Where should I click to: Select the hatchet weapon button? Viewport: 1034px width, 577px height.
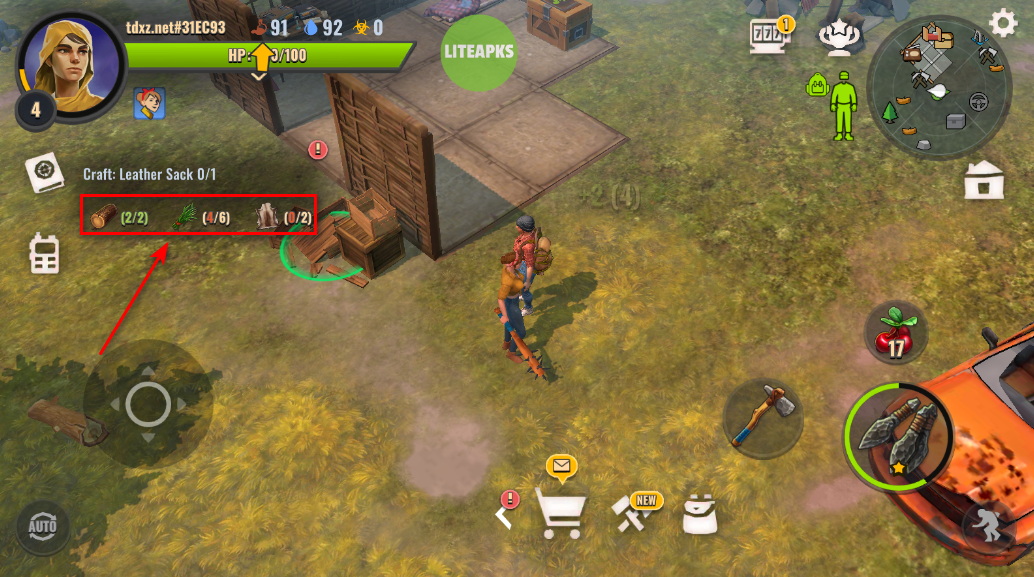pyautogui.click(x=763, y=413)
